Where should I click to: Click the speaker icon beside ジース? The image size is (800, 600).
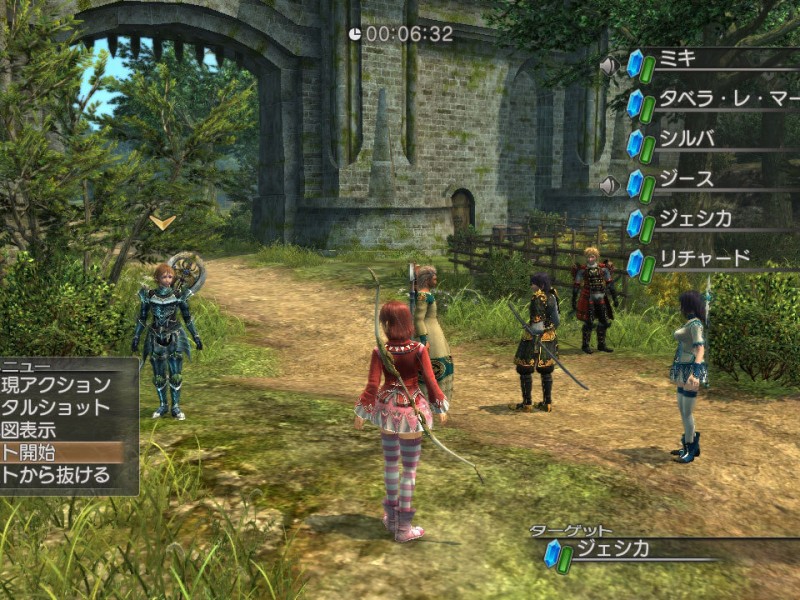coord(609,185)
